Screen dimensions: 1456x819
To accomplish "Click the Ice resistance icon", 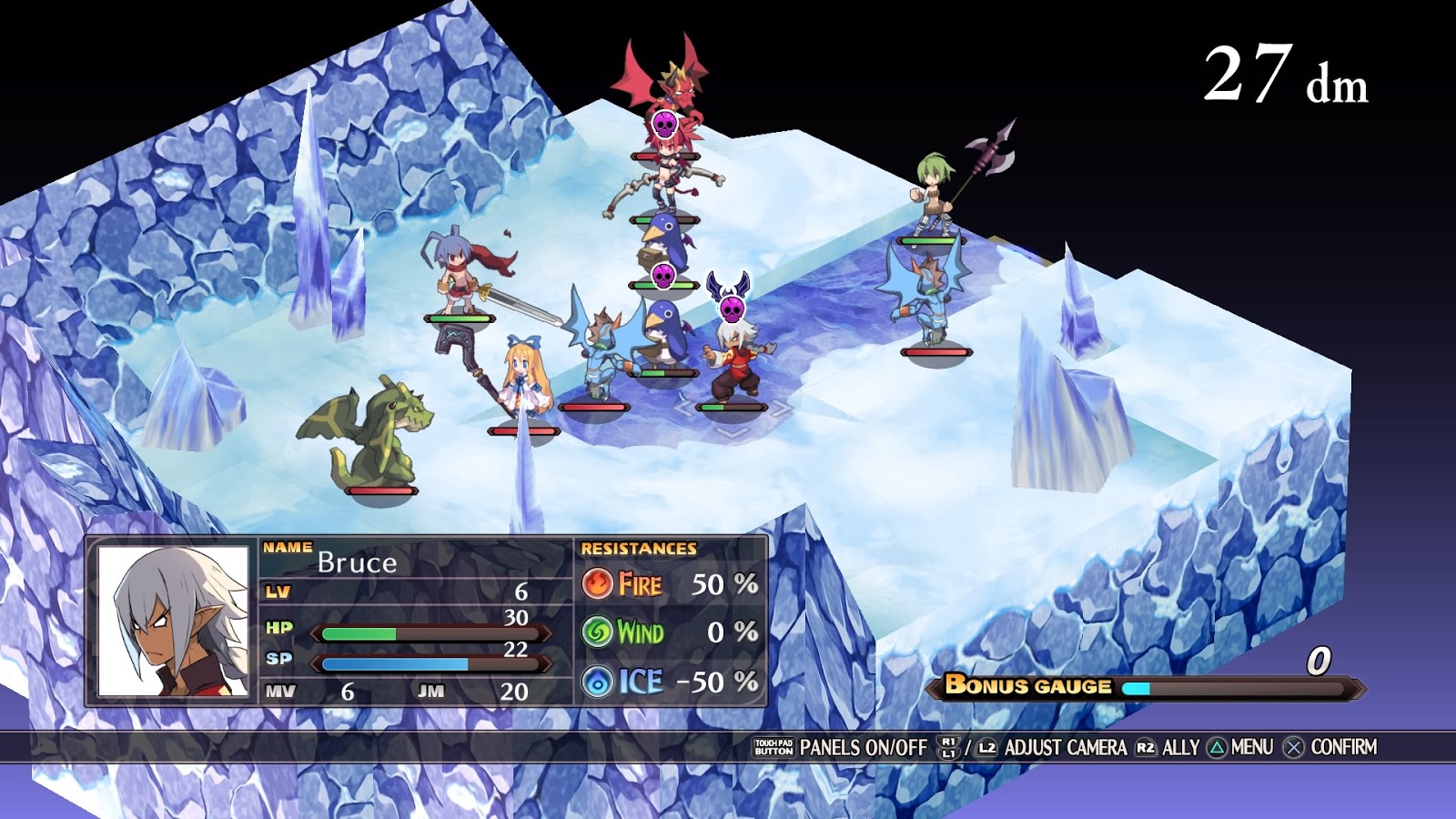I will click(x=600, y=681).
